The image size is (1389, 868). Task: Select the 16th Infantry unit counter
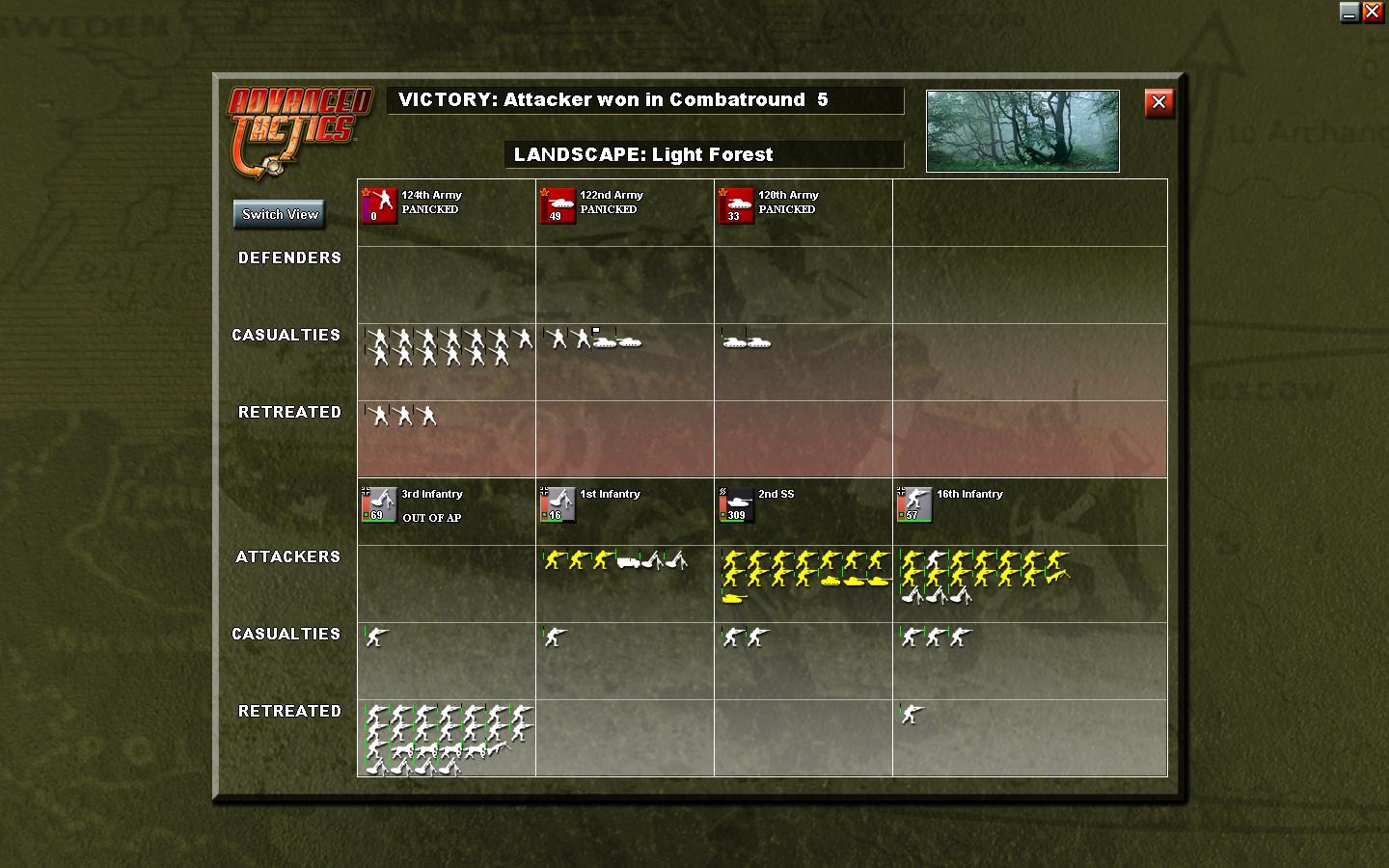[x=913, y=504]
